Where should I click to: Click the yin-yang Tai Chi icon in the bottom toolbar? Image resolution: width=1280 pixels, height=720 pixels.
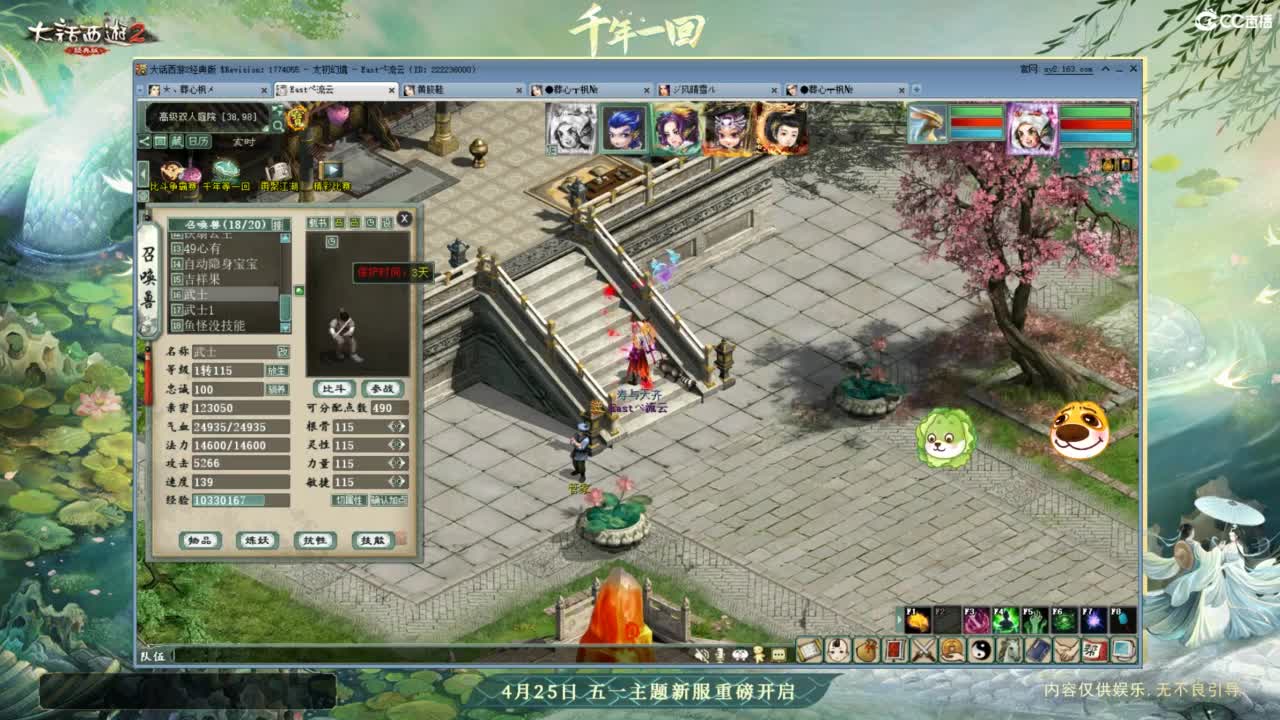(980, 650)
